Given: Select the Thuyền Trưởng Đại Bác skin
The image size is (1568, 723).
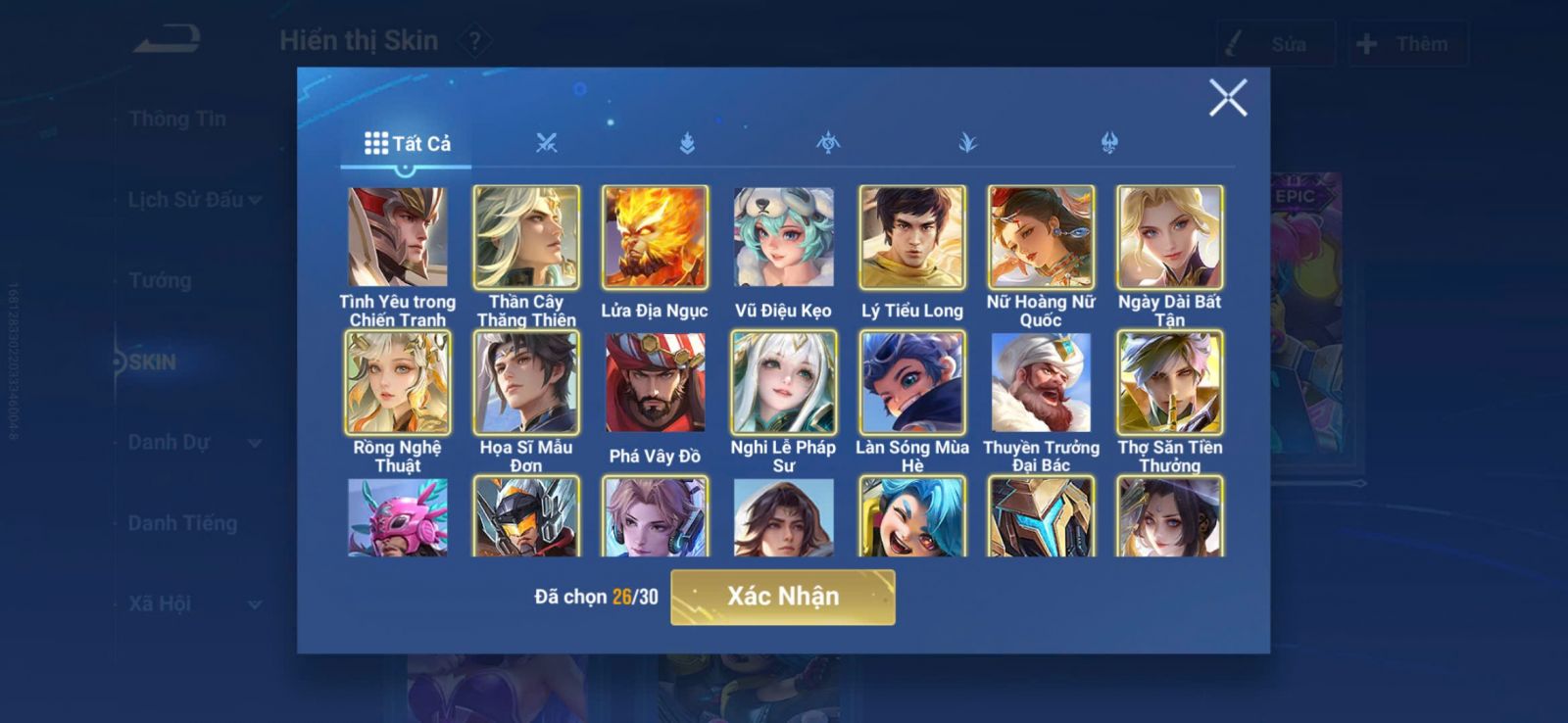Looking at the screenshot, I should coord(1041,382).
